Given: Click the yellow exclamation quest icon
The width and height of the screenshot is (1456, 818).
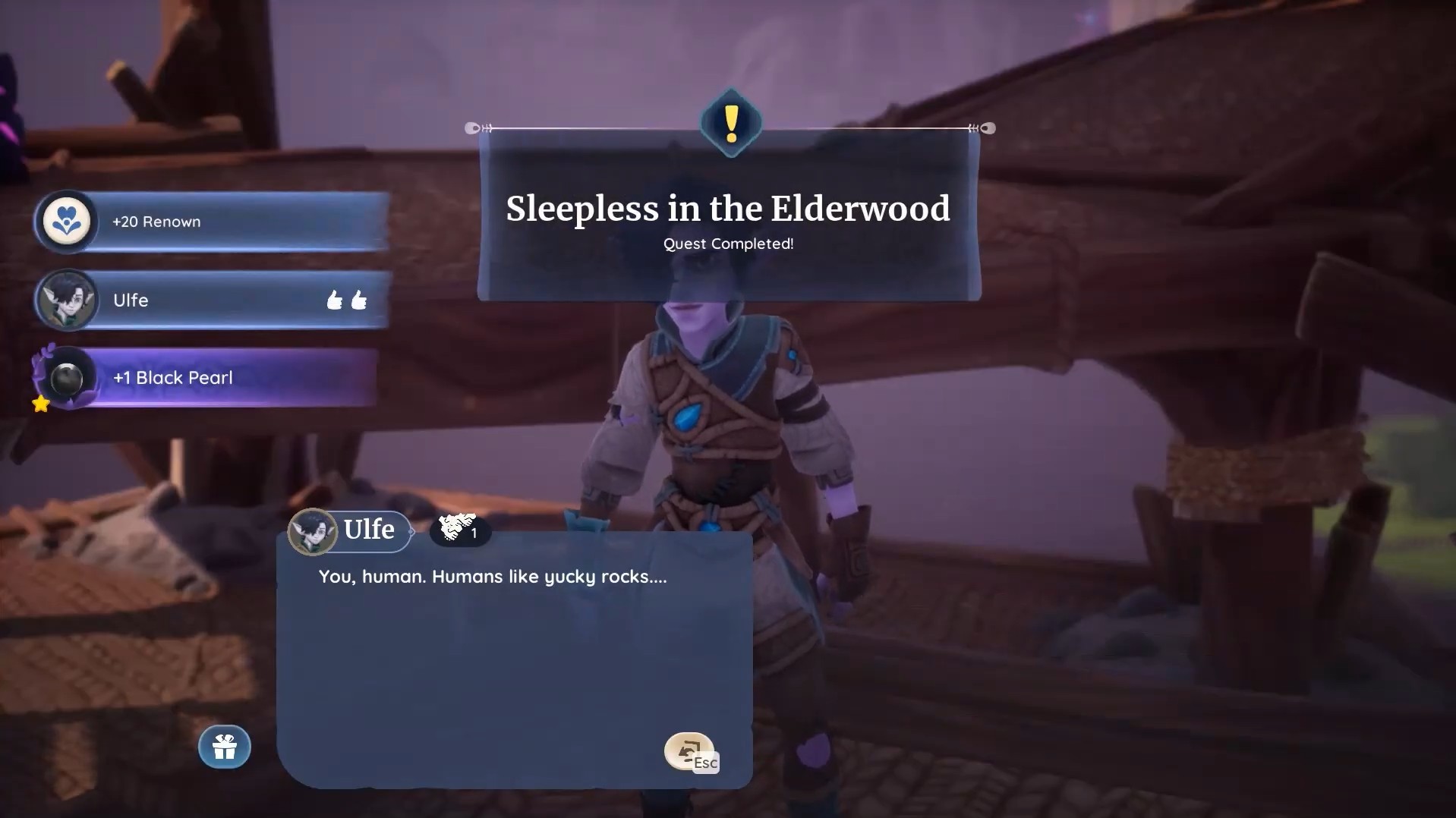Looking at the screenshot, I should point(730,124).
